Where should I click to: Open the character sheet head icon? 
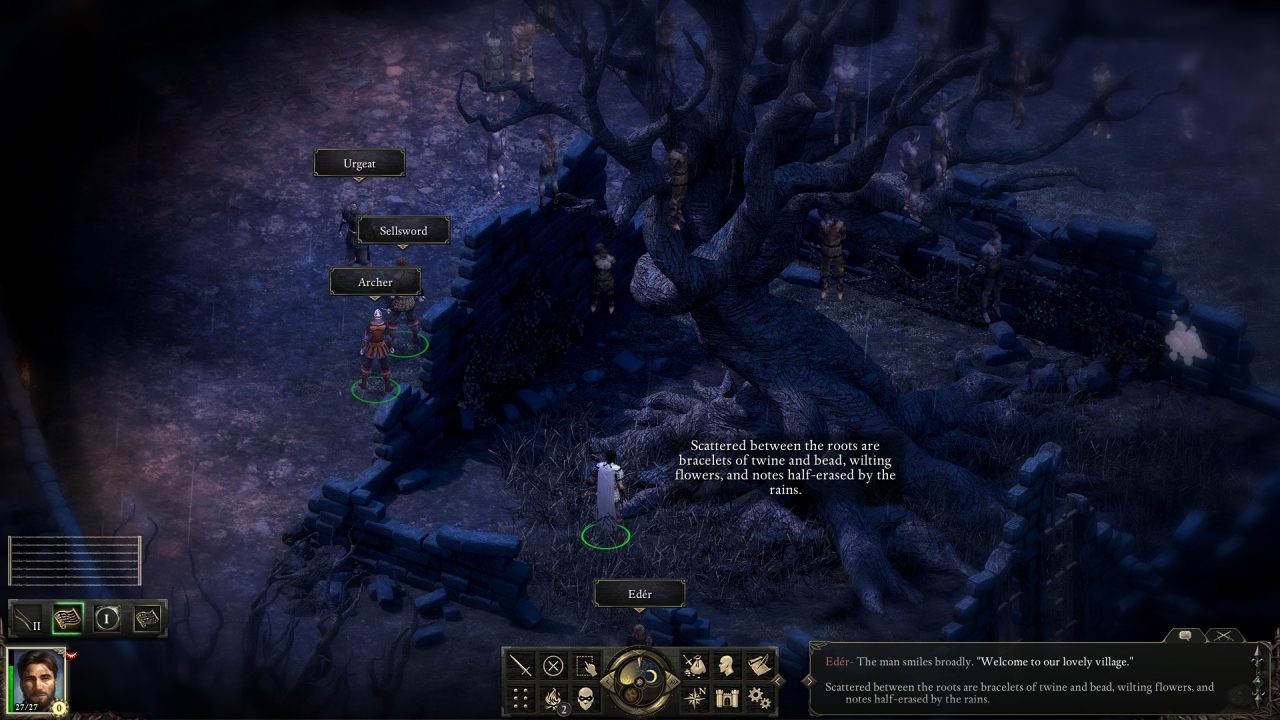click(727, 665)
